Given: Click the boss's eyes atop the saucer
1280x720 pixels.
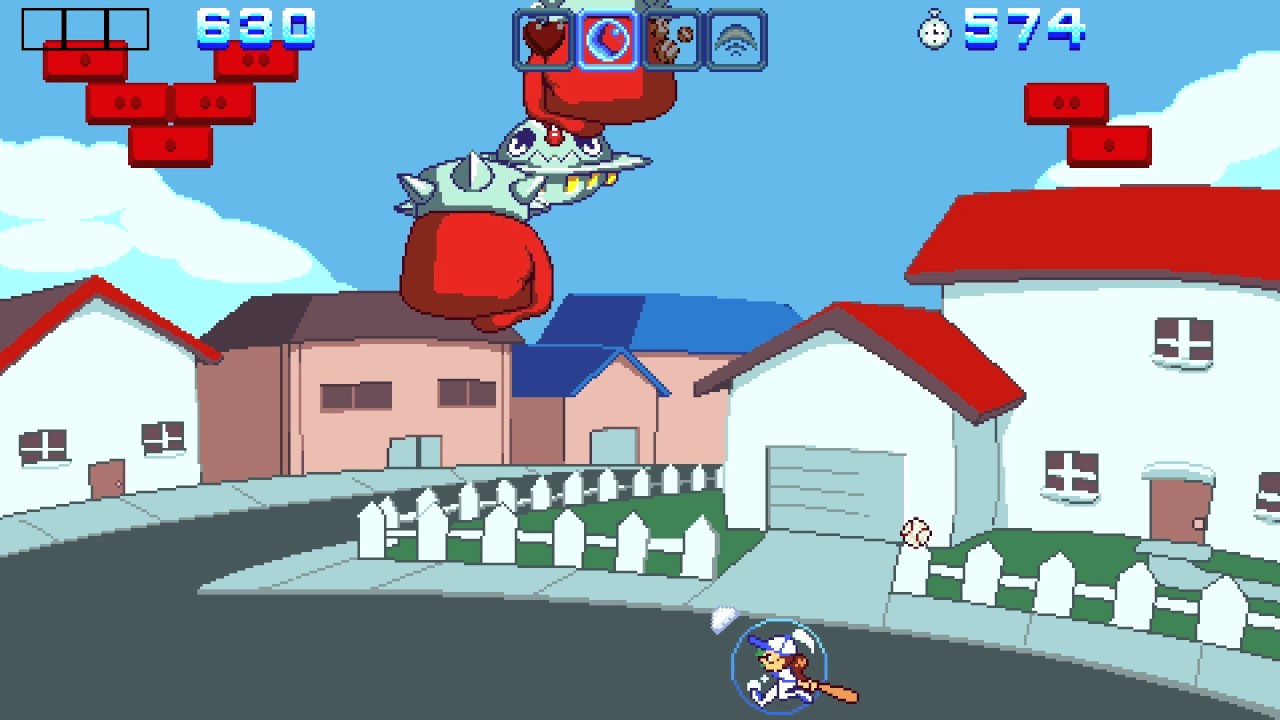Looking at the screenshot, I should click(555, 145).
